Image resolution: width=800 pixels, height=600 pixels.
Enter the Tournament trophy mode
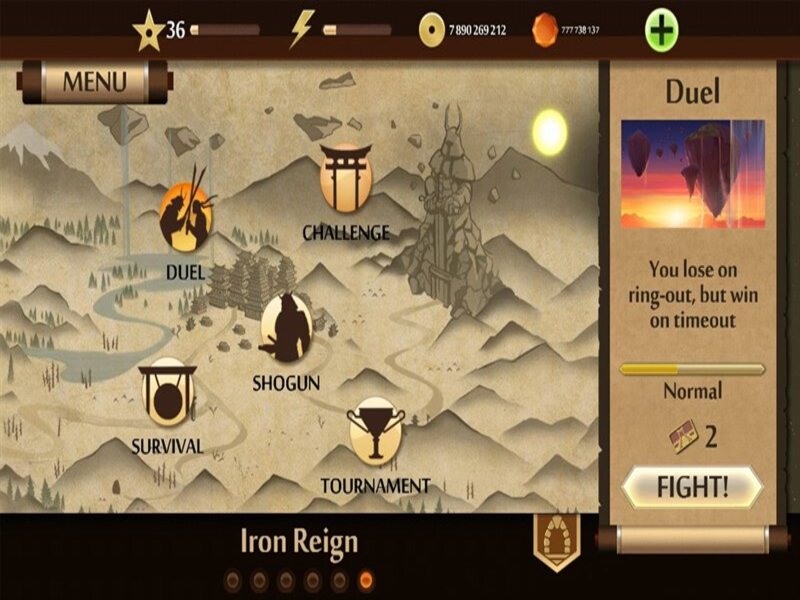point(374,432)
